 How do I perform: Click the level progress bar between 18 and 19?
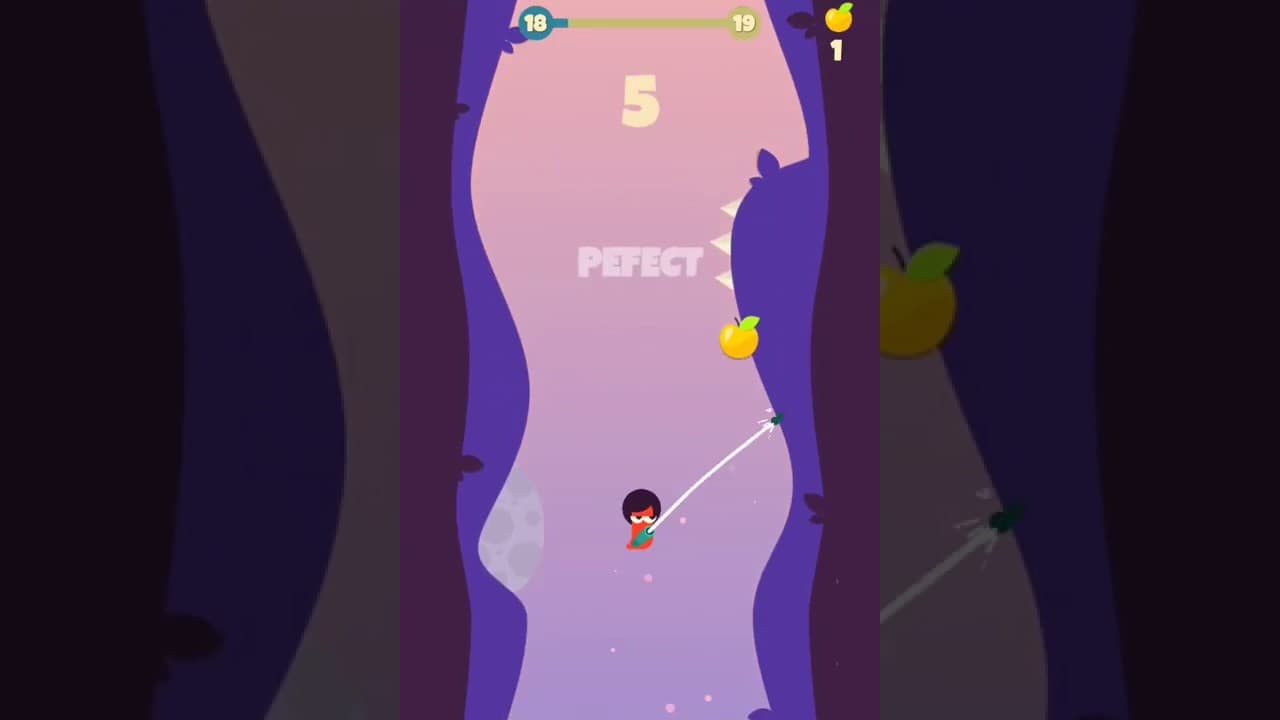640,22
